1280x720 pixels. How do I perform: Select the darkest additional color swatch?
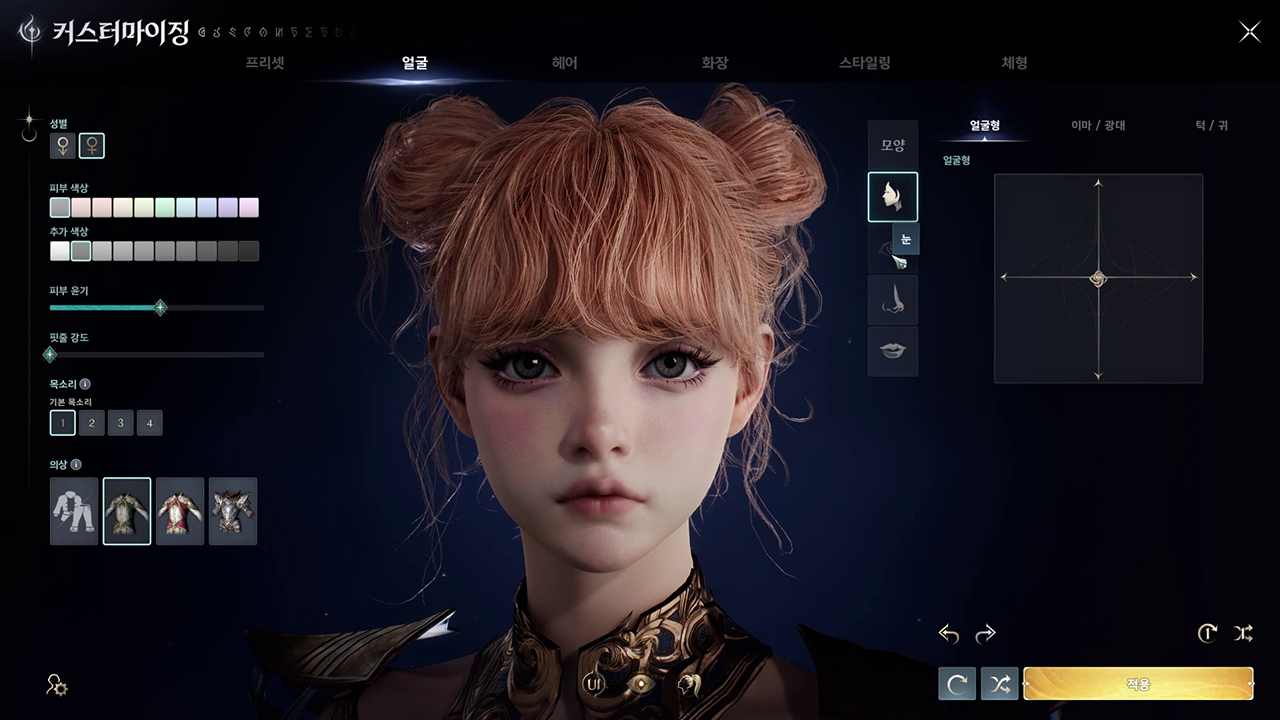(249, 251)
